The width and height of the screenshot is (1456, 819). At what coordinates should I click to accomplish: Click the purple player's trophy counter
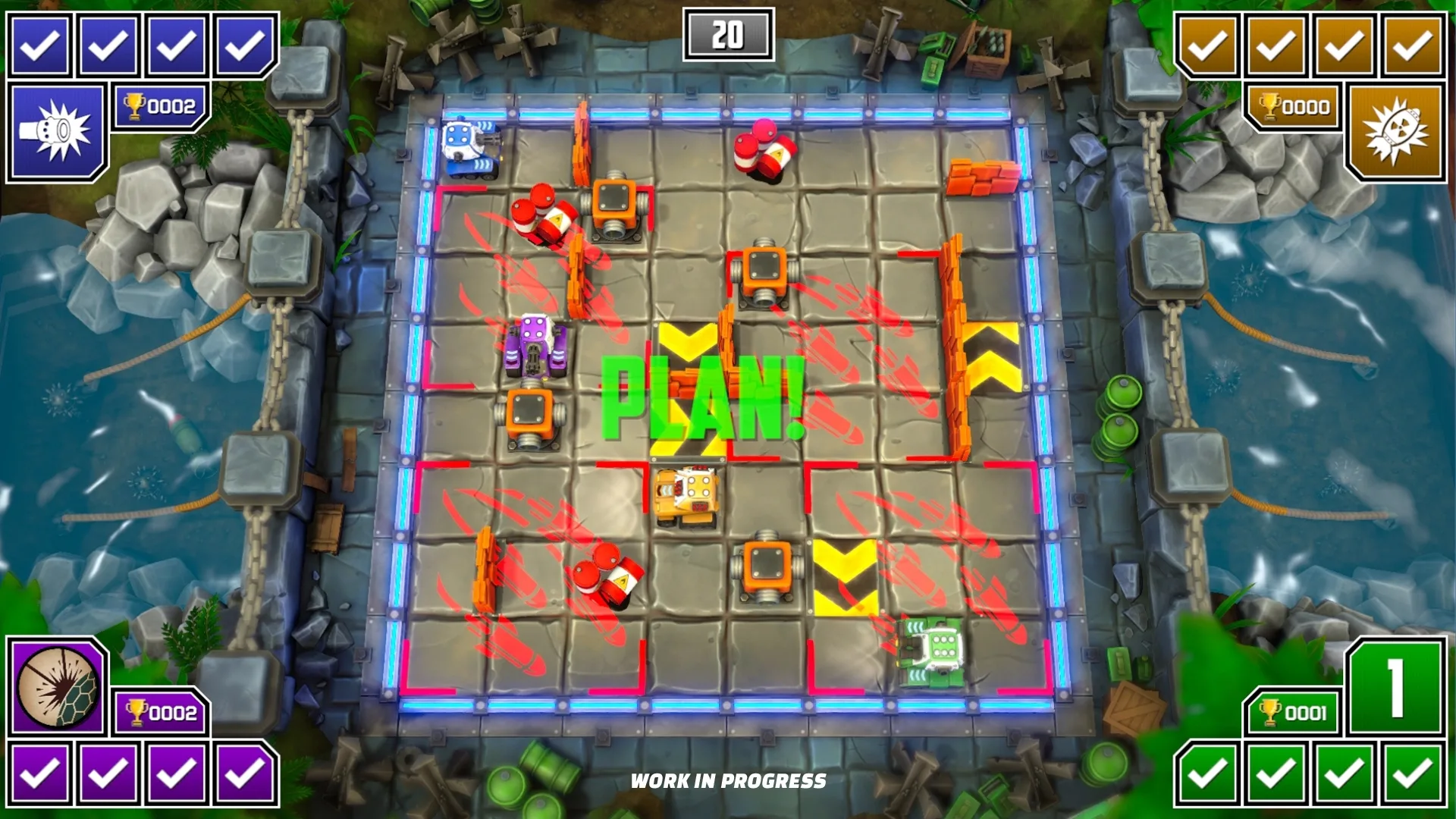[x=159, y=712]
